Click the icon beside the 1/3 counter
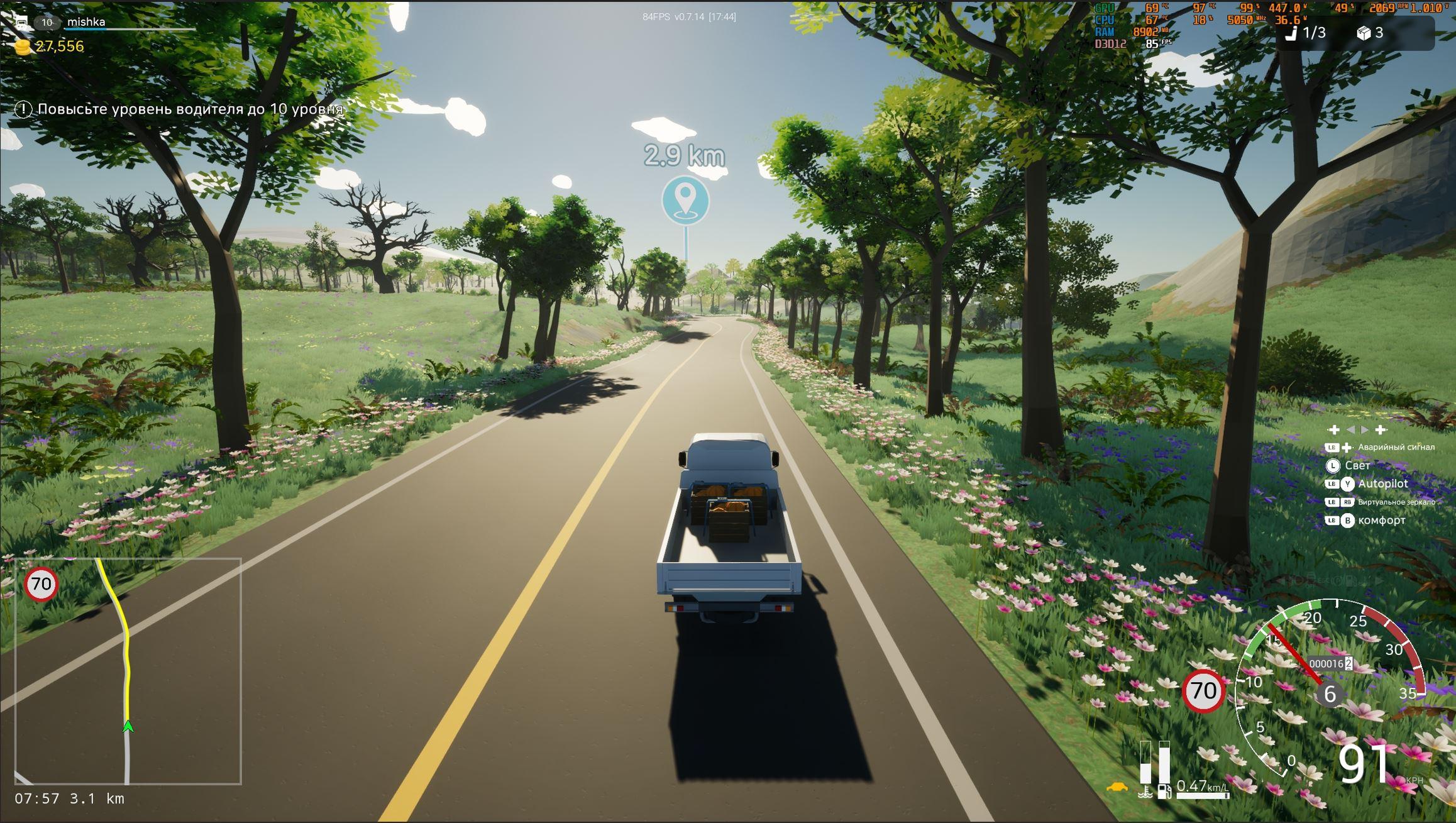Image resolution: width=1456 pixels, height=823 pixels. 1291,33
